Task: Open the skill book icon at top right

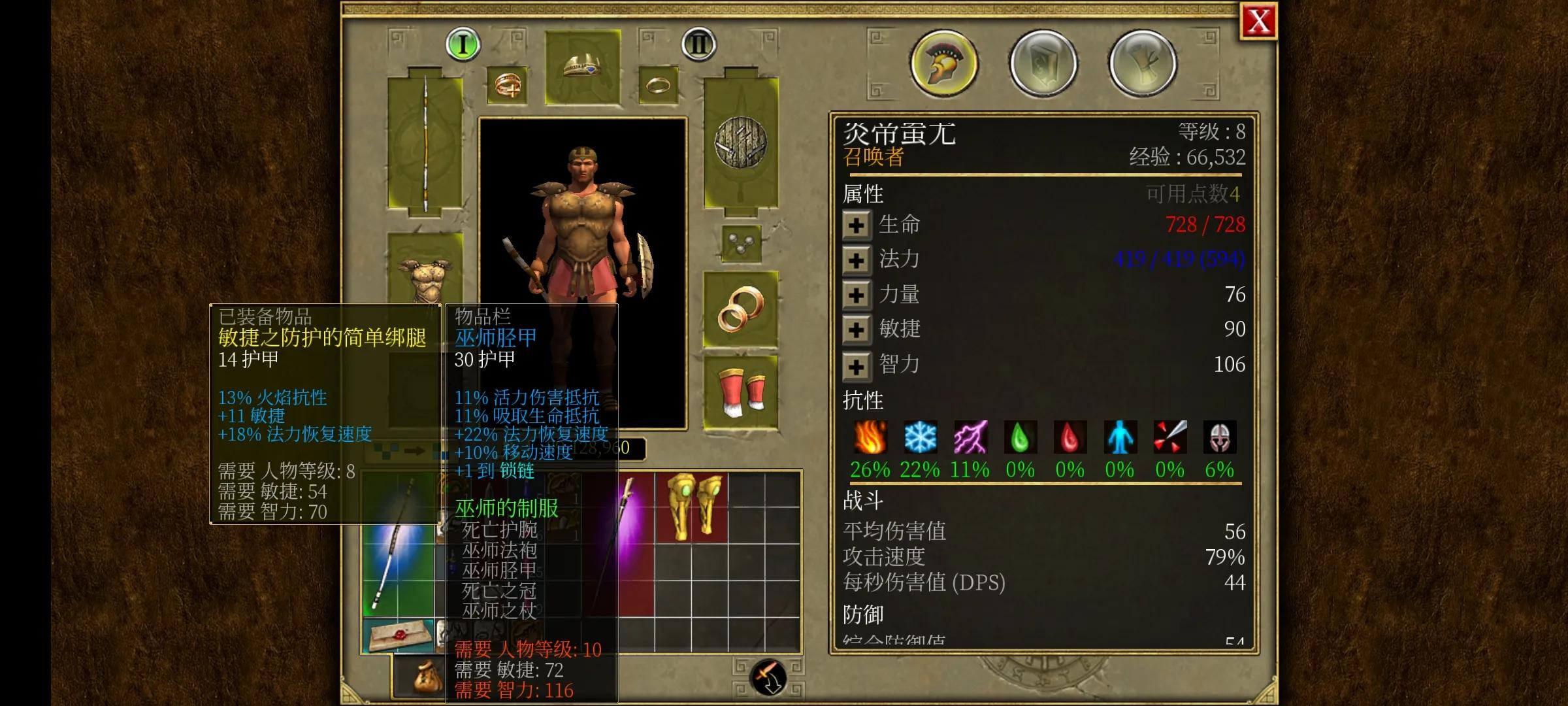Action: pos(1041,62)
